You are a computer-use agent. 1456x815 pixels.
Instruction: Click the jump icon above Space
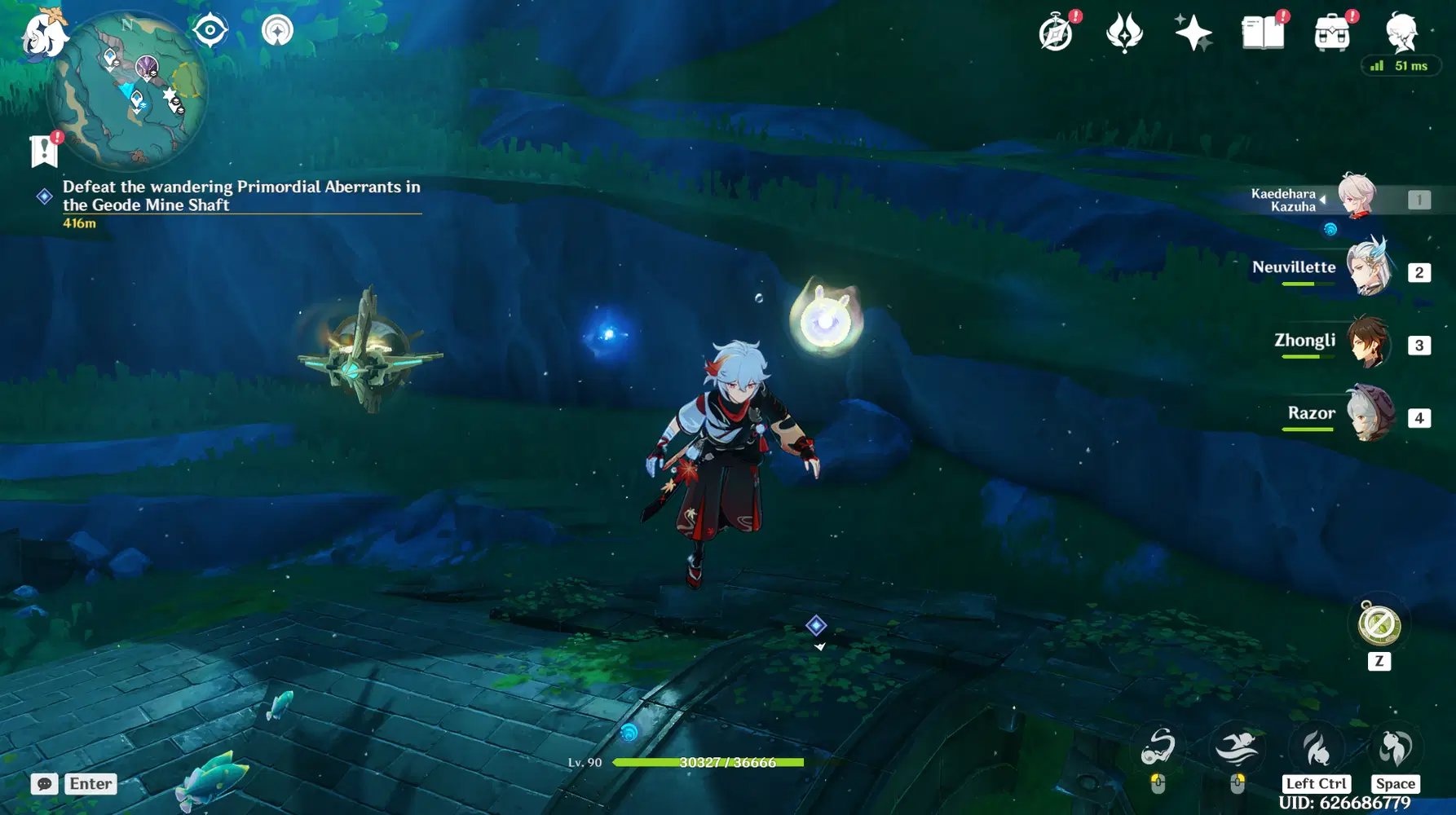click(x=1394, y=748)
